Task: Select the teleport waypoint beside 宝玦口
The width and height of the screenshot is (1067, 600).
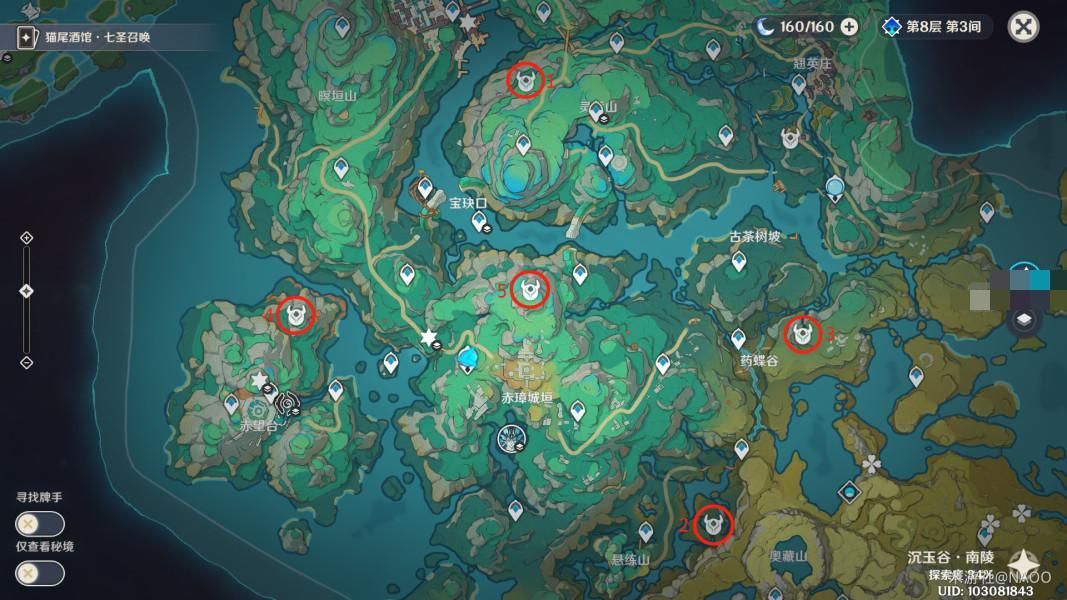Action: tap(425, 187)
